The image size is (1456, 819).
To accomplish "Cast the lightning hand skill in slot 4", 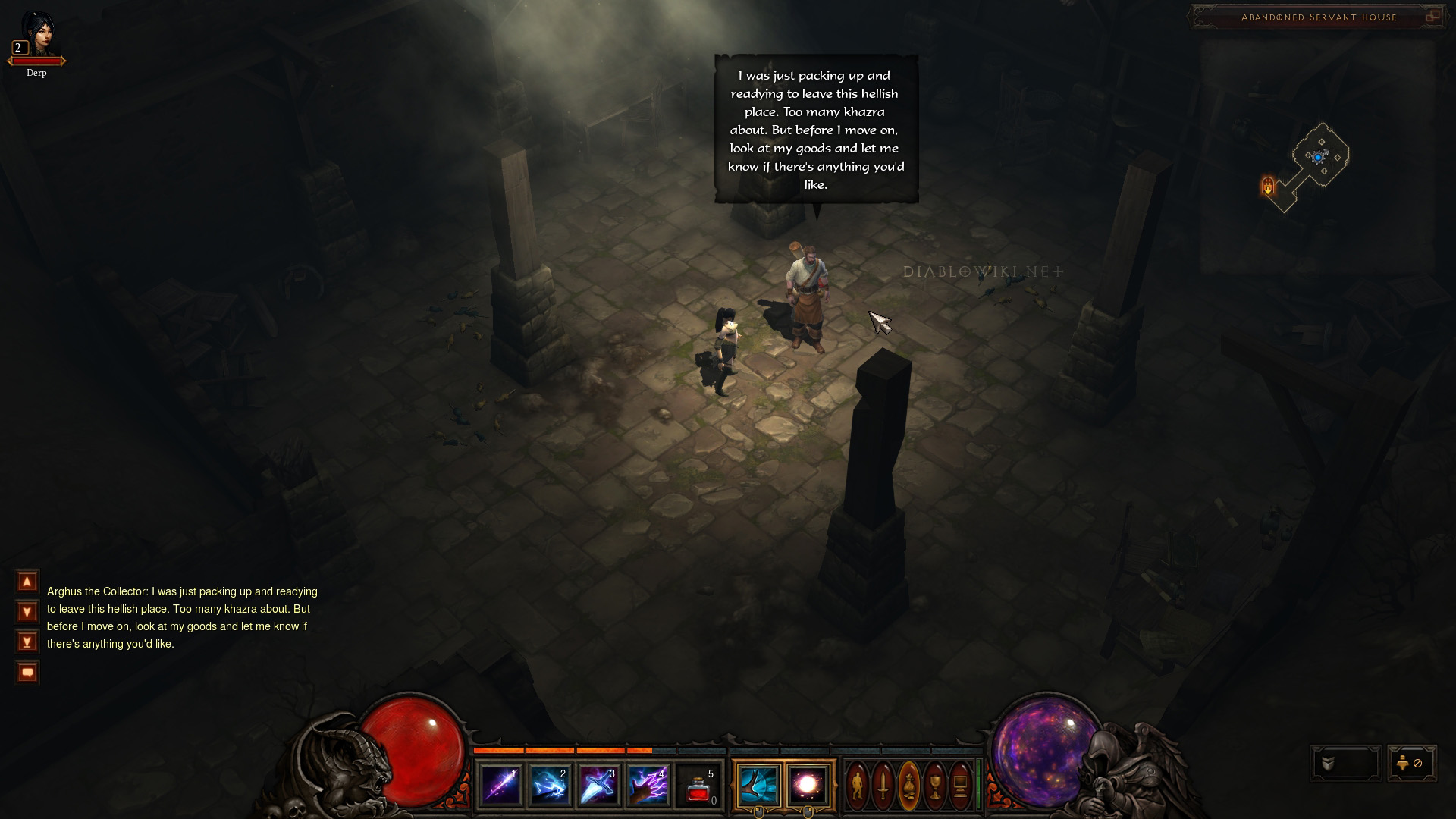I will tap(648, 786).
